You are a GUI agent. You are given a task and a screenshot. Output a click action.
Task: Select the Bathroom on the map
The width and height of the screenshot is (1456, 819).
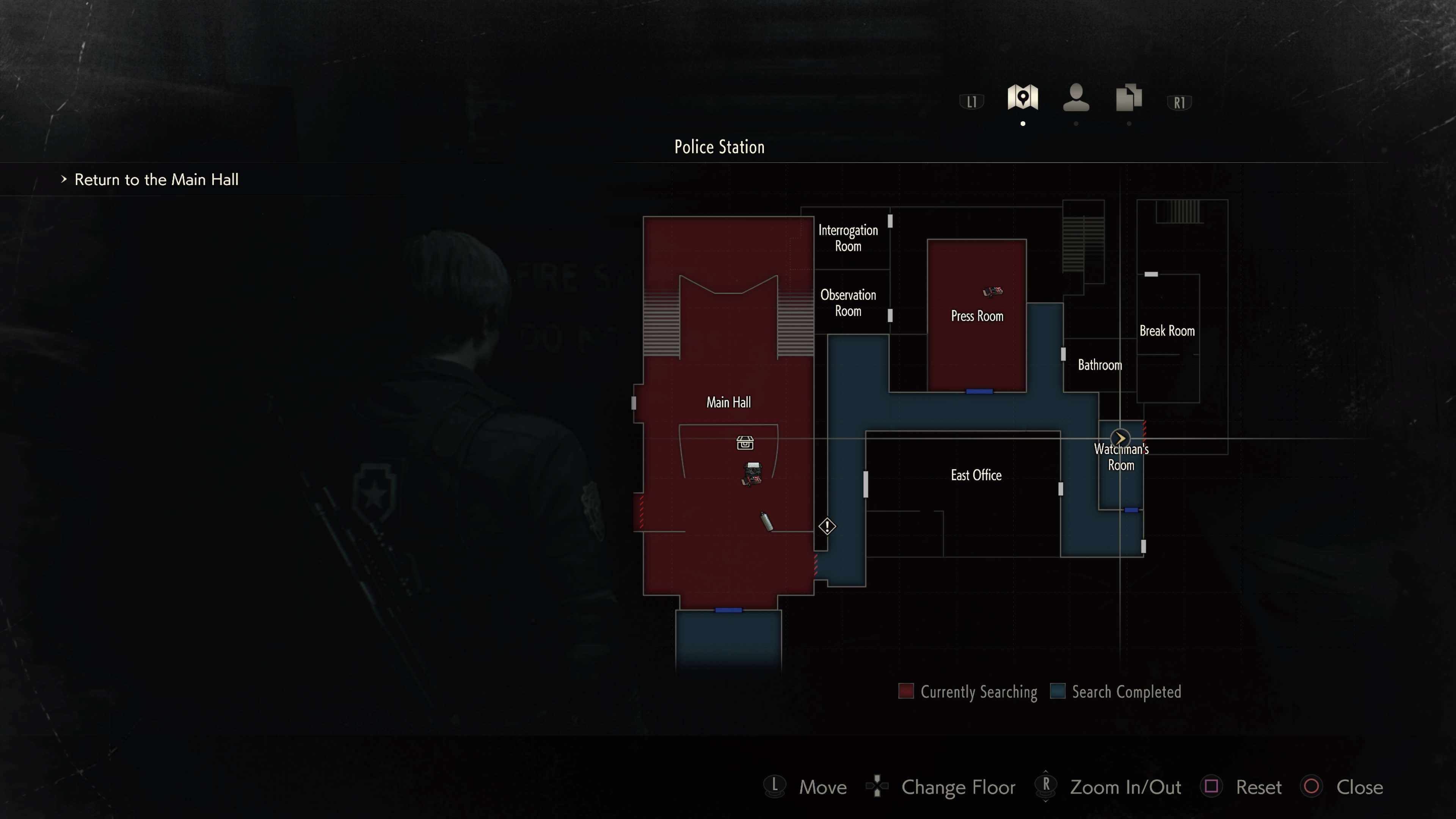point(1099,365)
